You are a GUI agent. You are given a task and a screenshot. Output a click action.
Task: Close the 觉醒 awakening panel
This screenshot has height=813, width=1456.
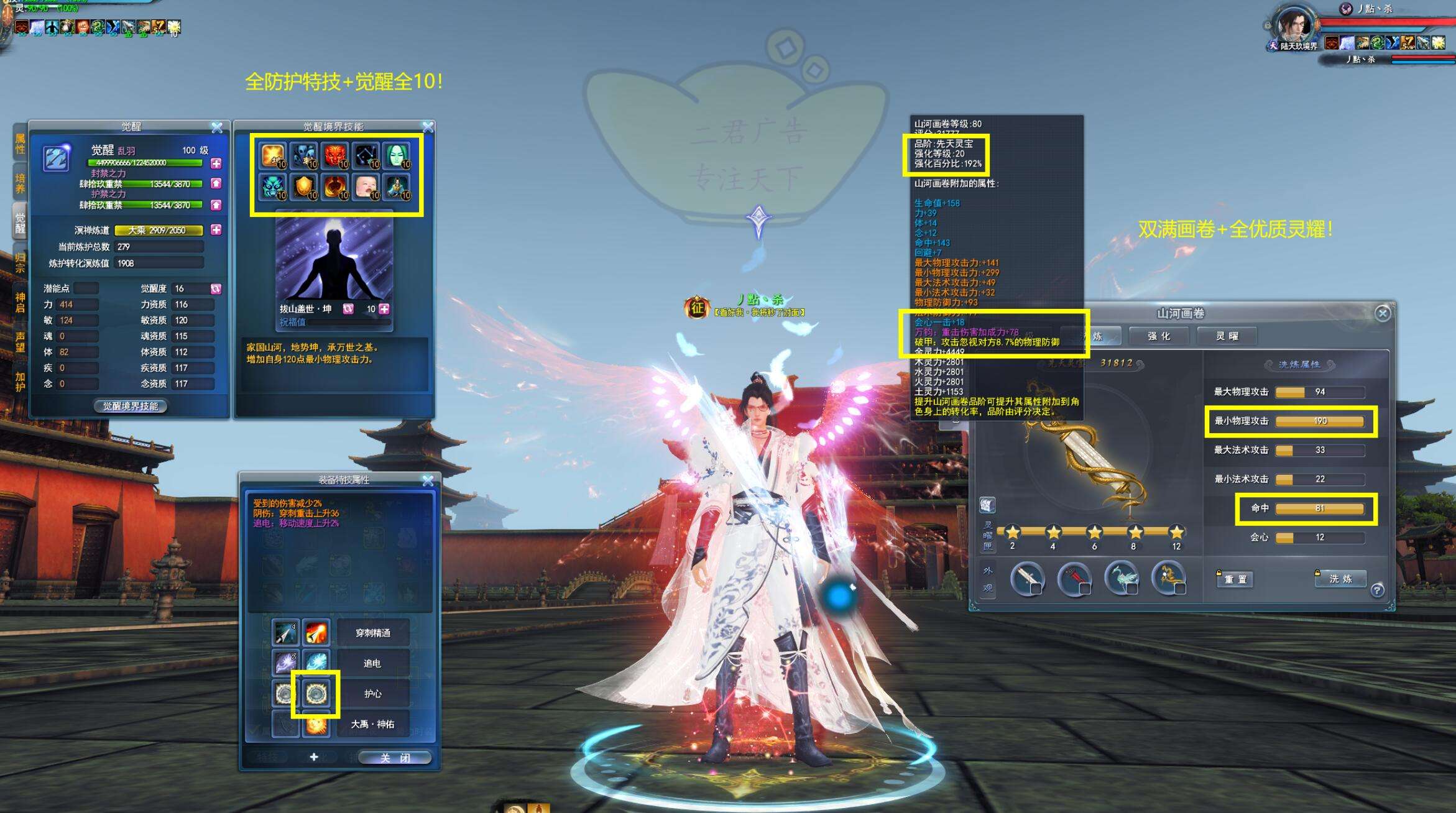point(216,127)
